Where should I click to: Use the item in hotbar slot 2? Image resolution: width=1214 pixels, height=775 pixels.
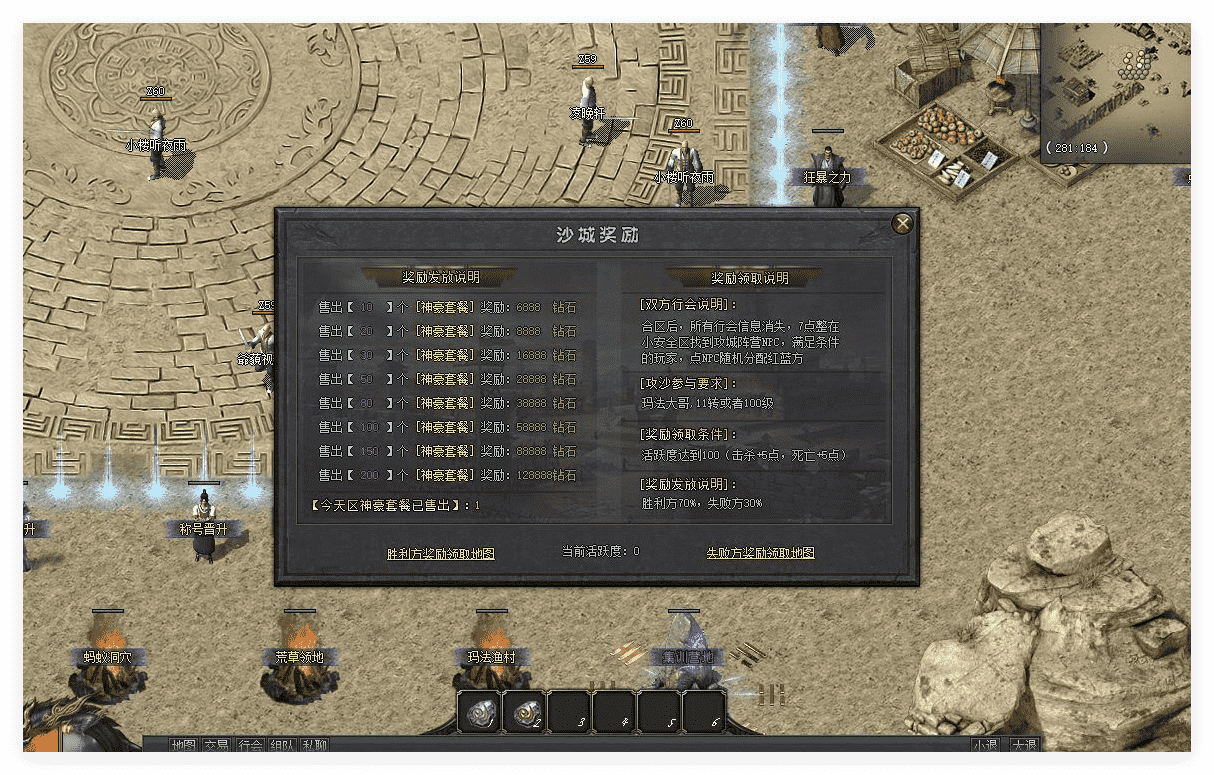click(x=524, y=712)
